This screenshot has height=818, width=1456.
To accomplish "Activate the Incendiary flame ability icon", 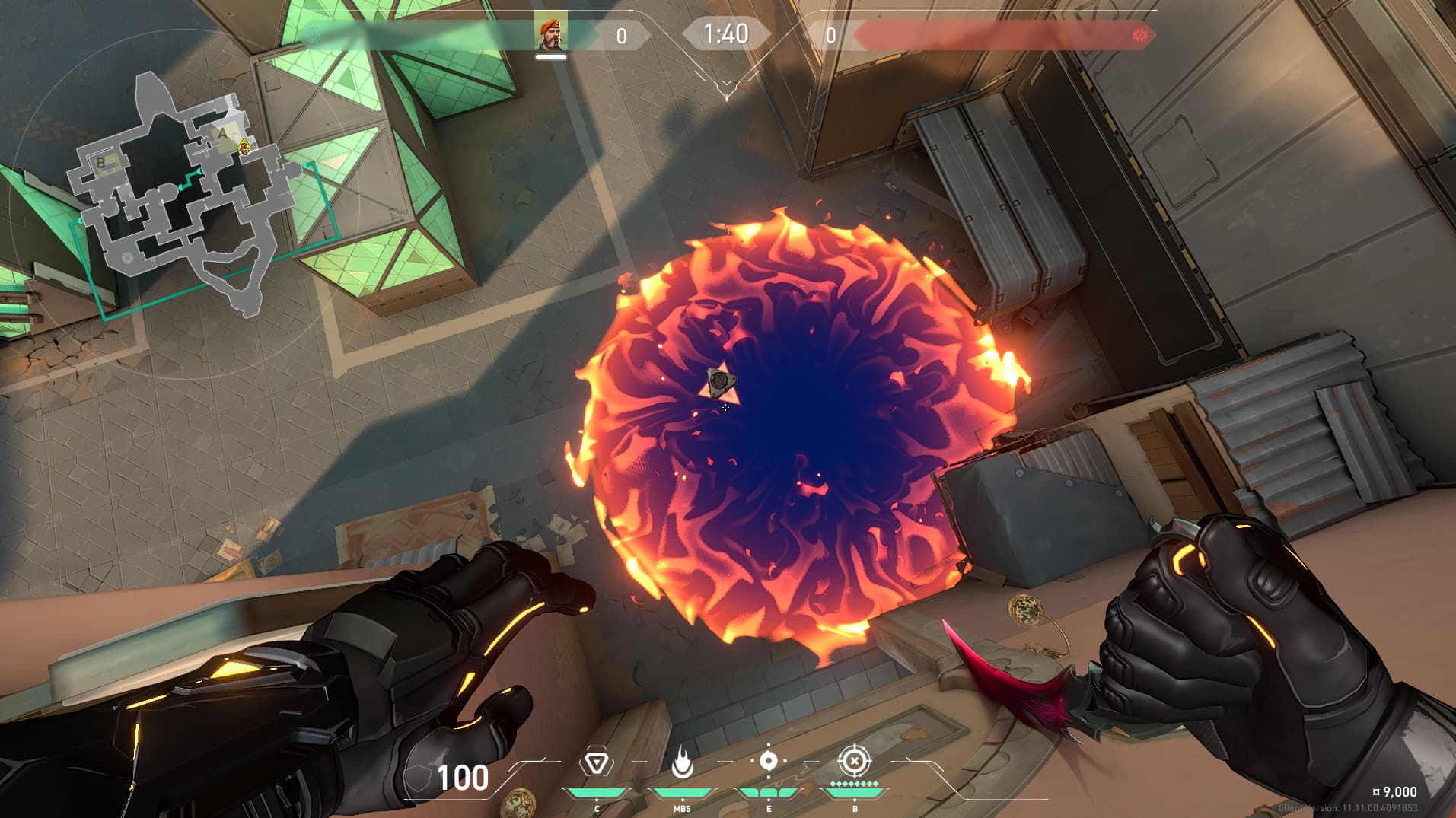I will [682, 762].
